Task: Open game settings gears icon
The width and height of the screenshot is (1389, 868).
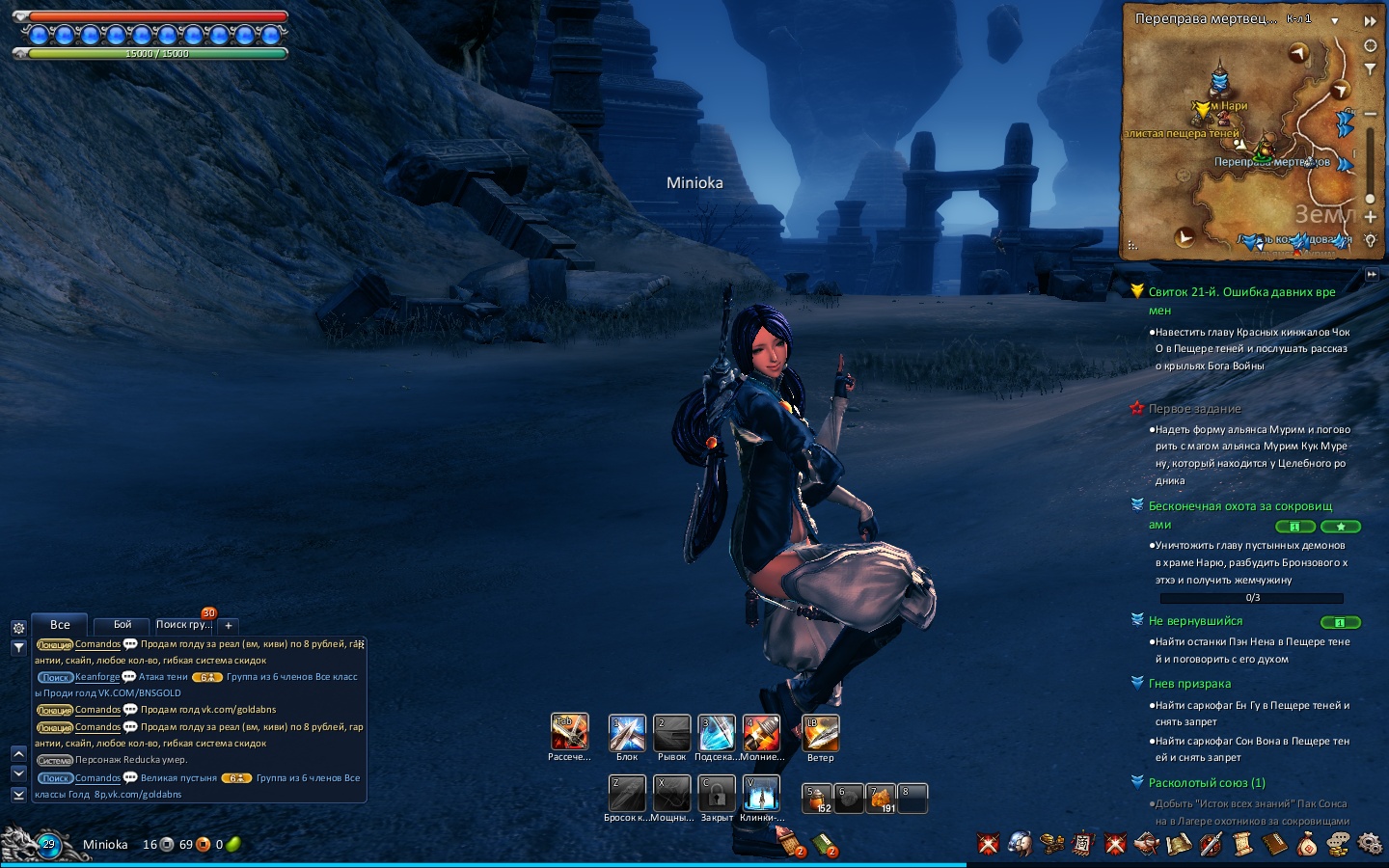Action: 1370,845
